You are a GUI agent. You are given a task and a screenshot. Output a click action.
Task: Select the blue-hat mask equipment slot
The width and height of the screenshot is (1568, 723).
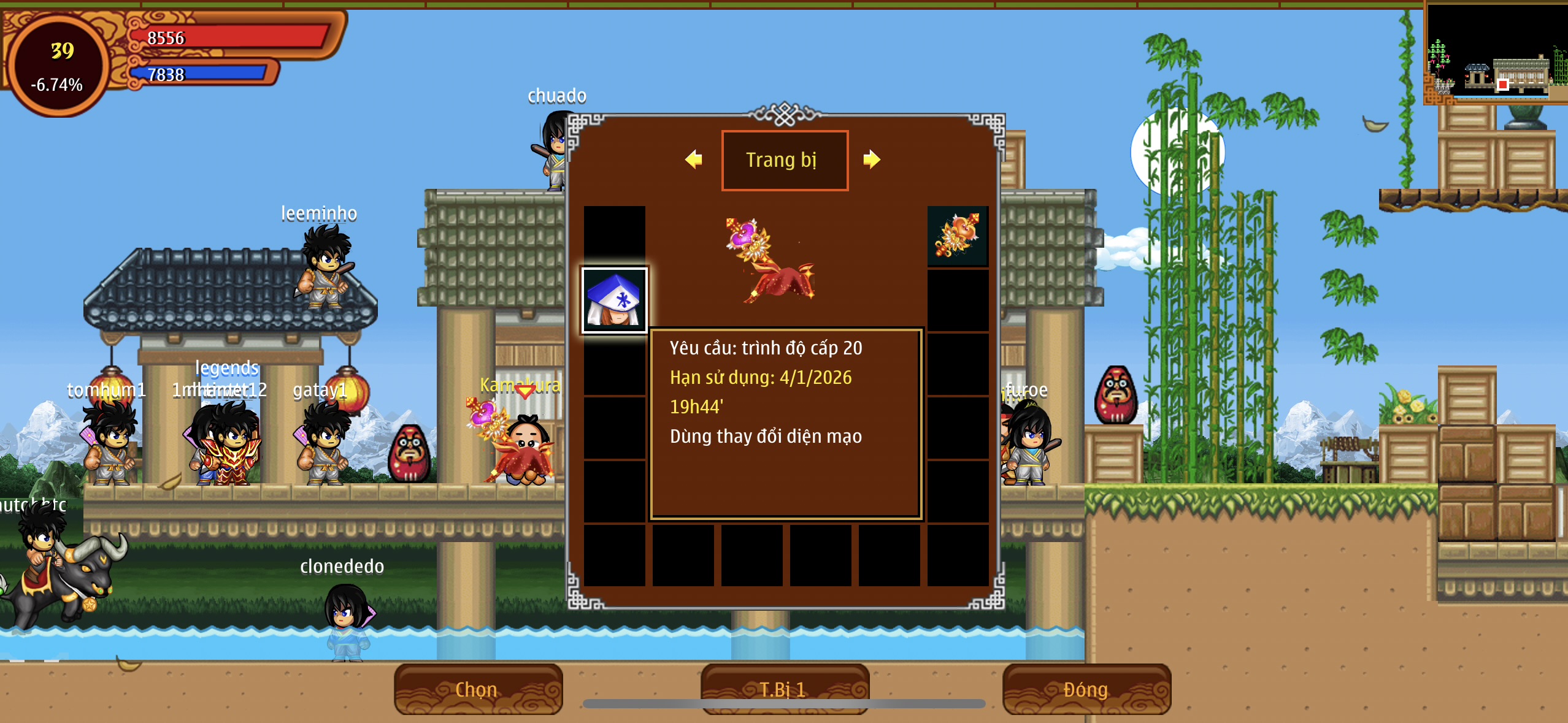point(614,300)
